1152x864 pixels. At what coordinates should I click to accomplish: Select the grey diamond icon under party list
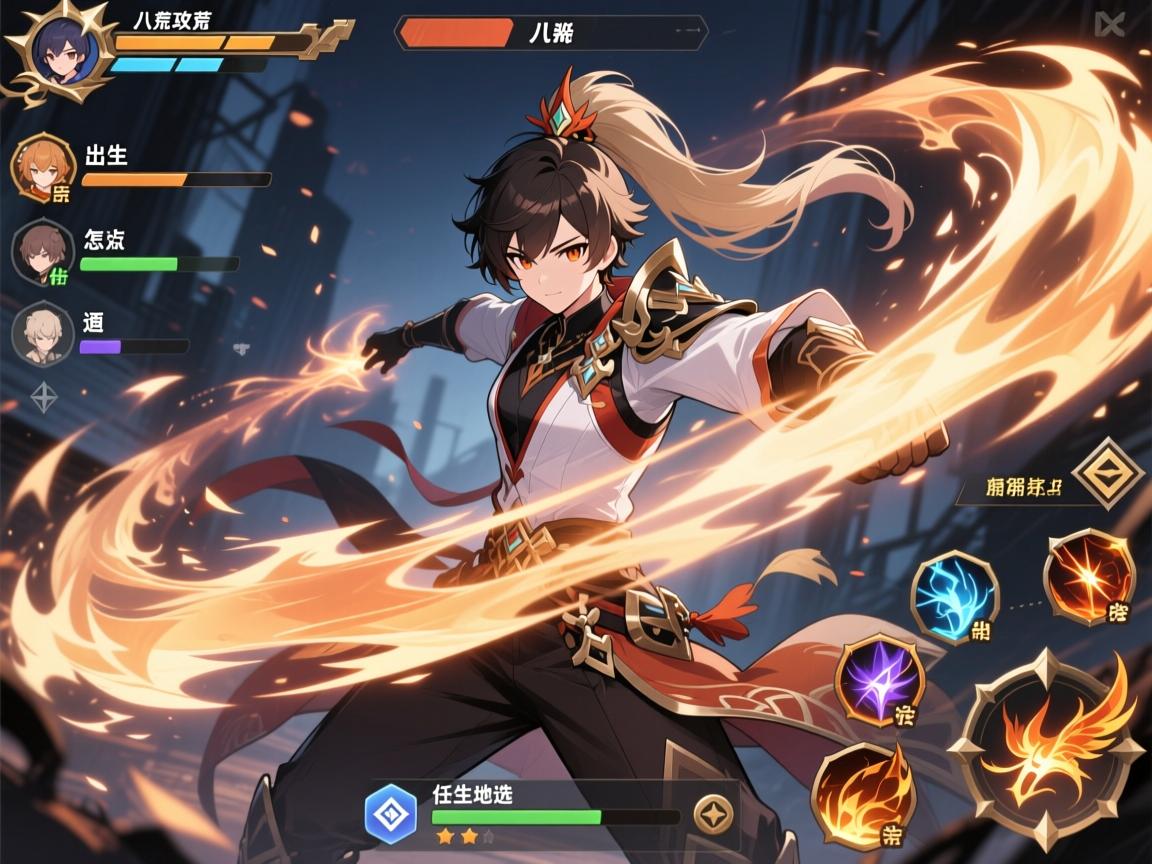[x=44, y=397]
